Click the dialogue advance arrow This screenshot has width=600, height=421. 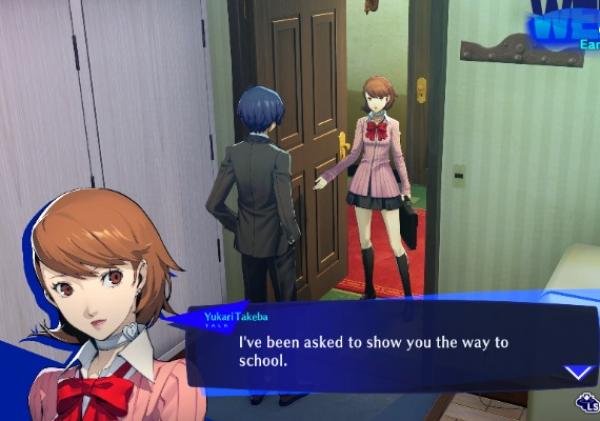pos(578,372)
